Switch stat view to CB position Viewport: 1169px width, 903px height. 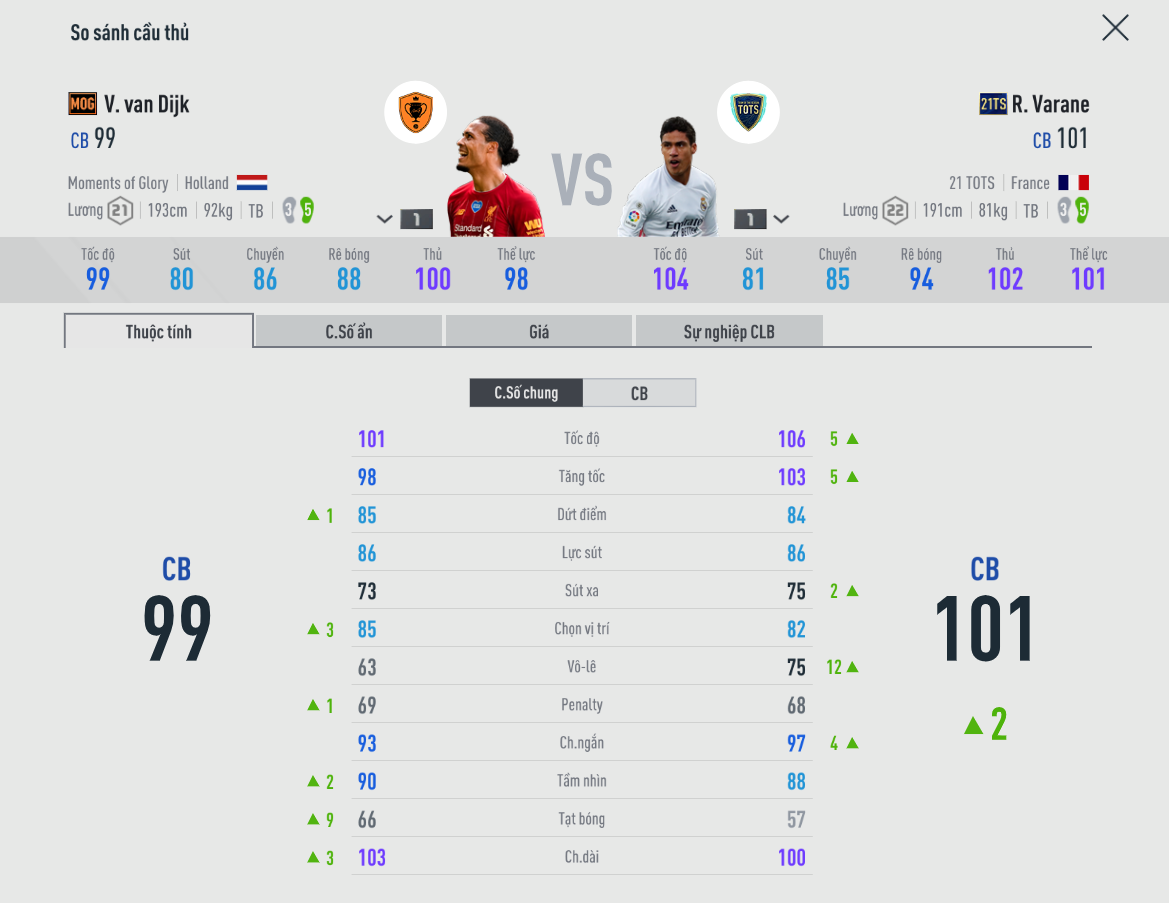(639, 393)
